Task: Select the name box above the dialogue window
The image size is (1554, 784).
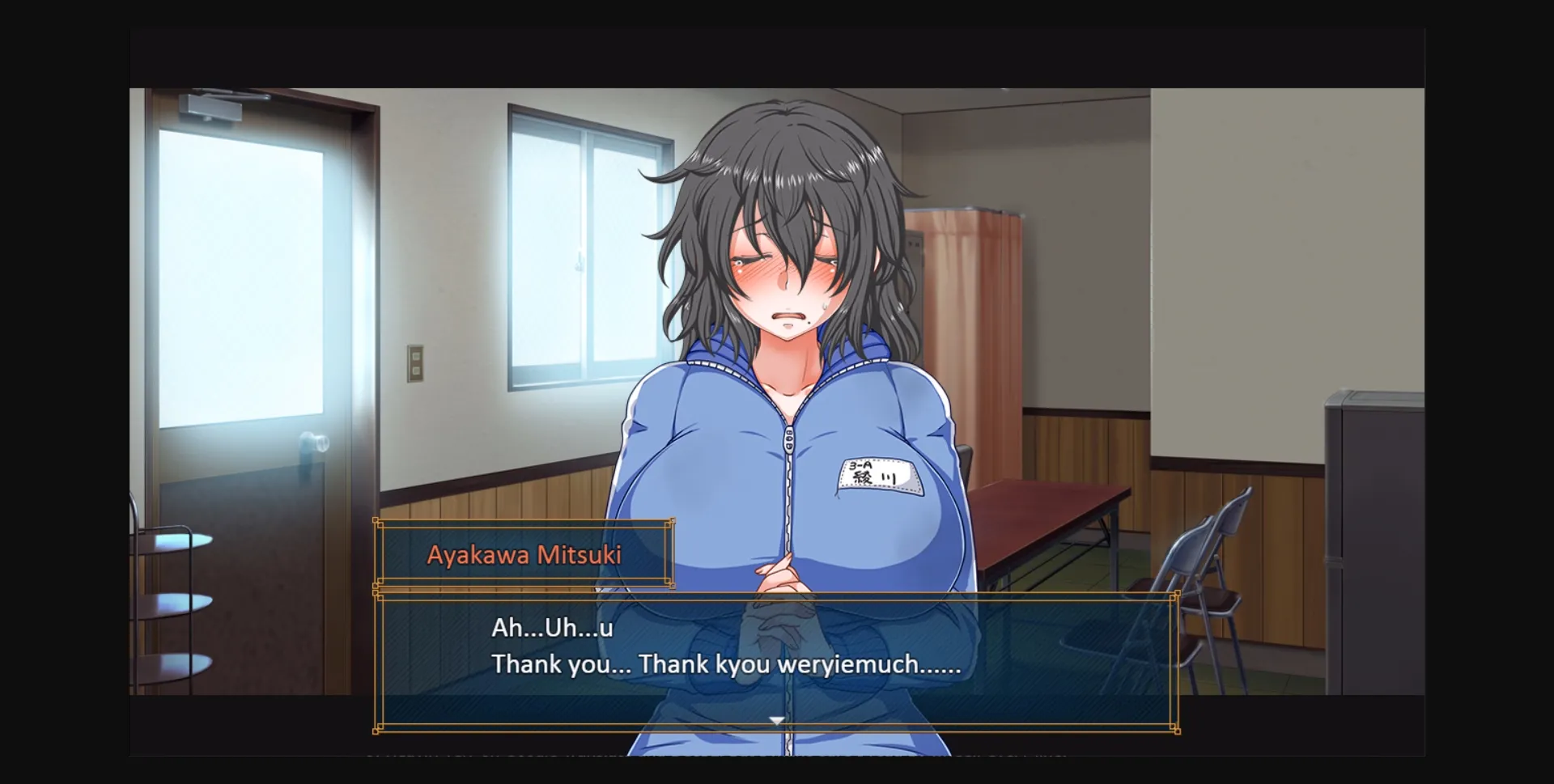Action: click(523, 554)
